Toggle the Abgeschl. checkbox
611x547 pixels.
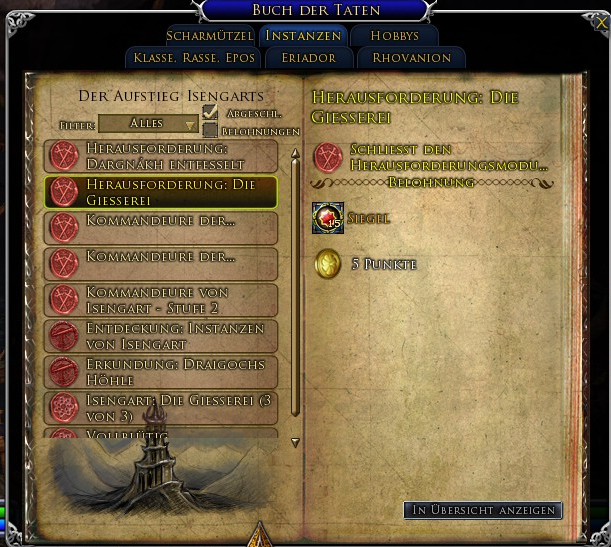(210, 114)
